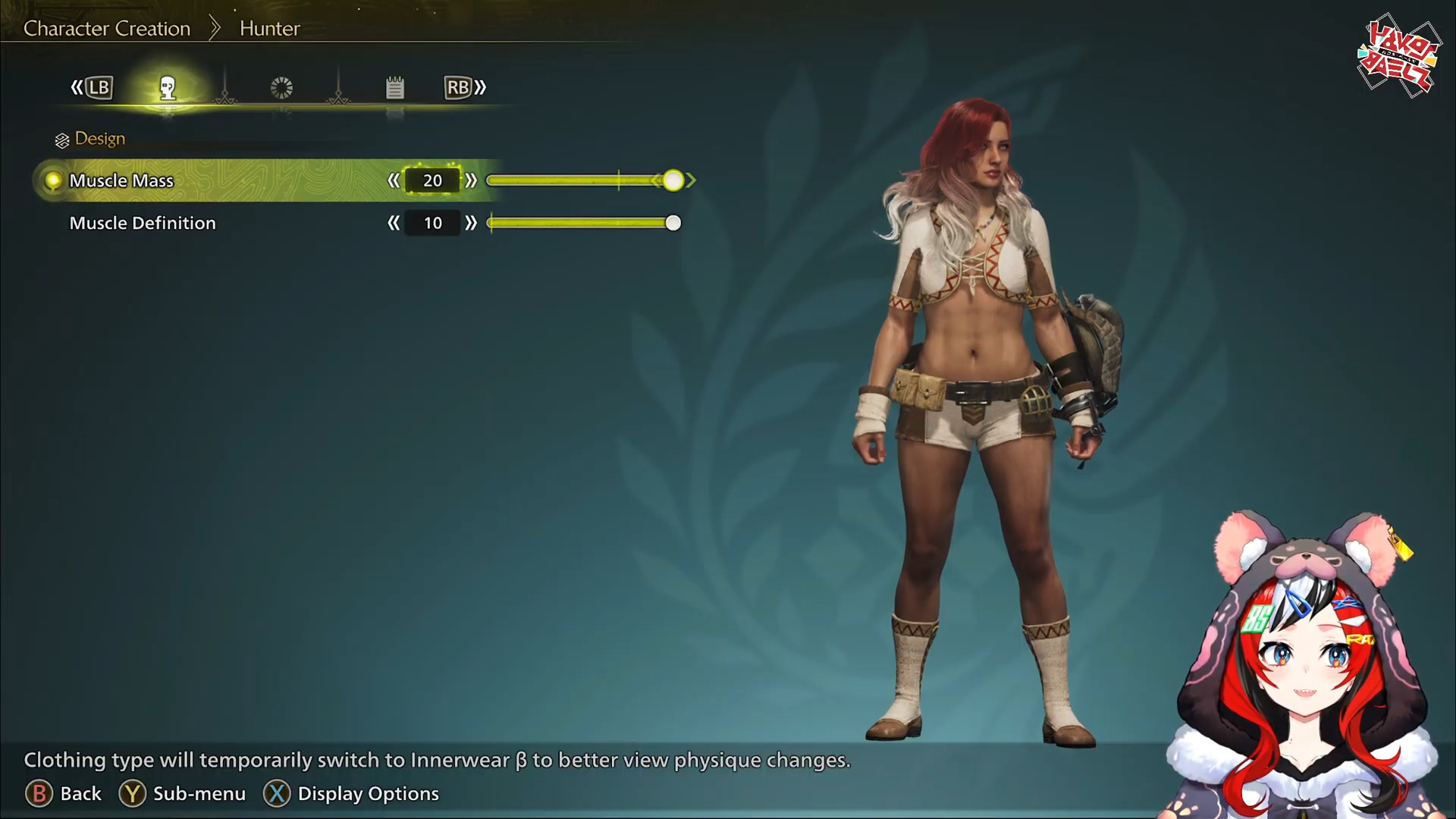Open the notepad list tab

click(394, 88)
